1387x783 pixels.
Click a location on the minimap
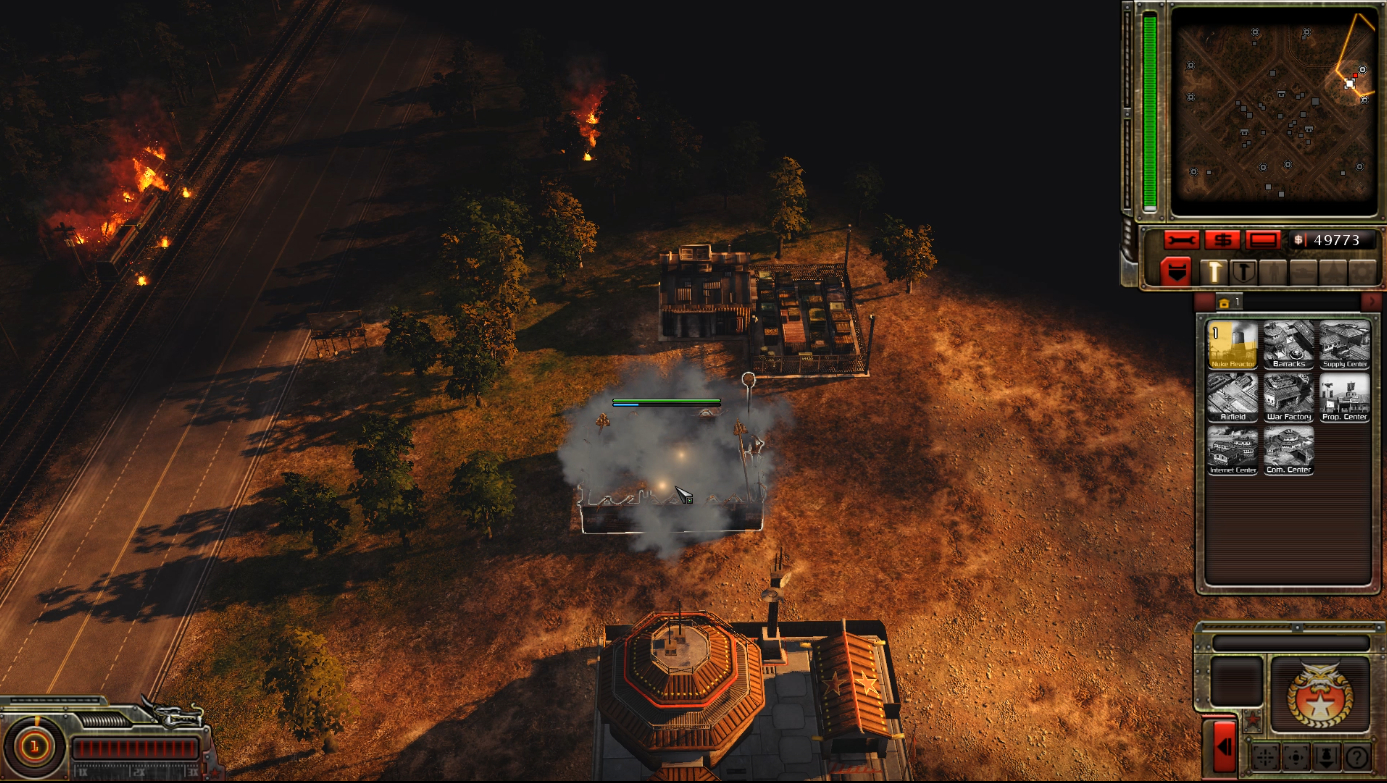coord(1272,110)
